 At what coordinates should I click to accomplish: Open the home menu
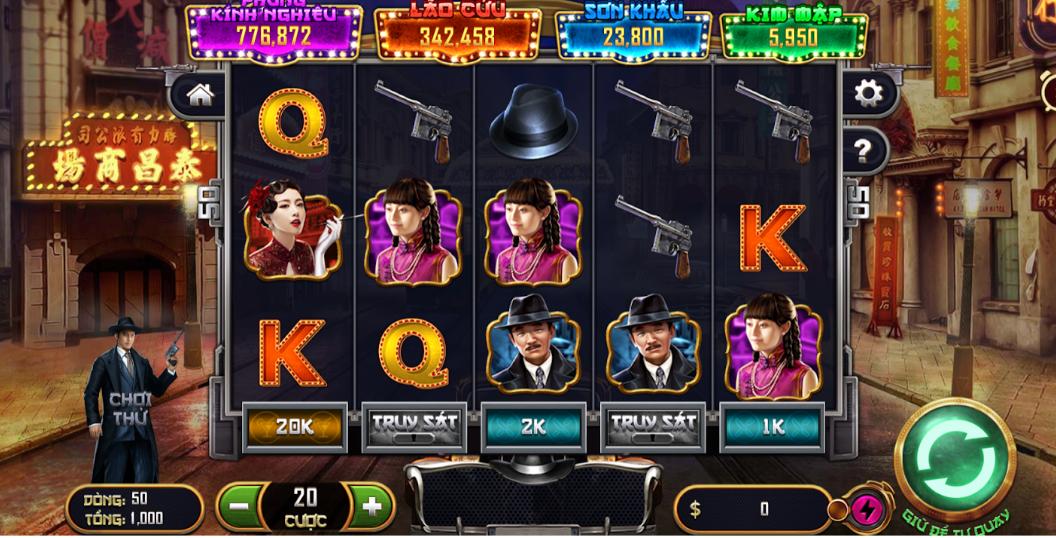pyautogui.click(x=200, y=95)
